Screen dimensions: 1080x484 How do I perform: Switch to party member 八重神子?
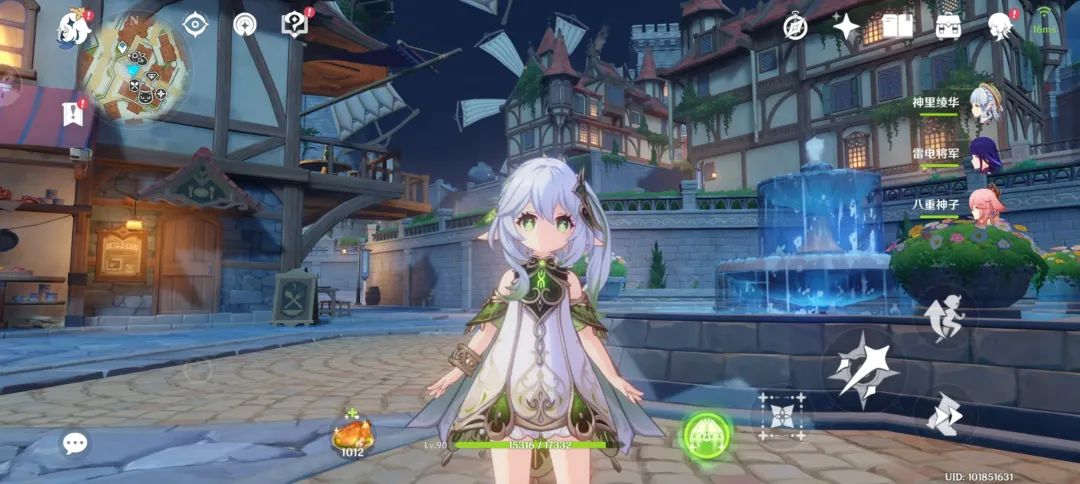pyautogui.click(x=985, y=205)
